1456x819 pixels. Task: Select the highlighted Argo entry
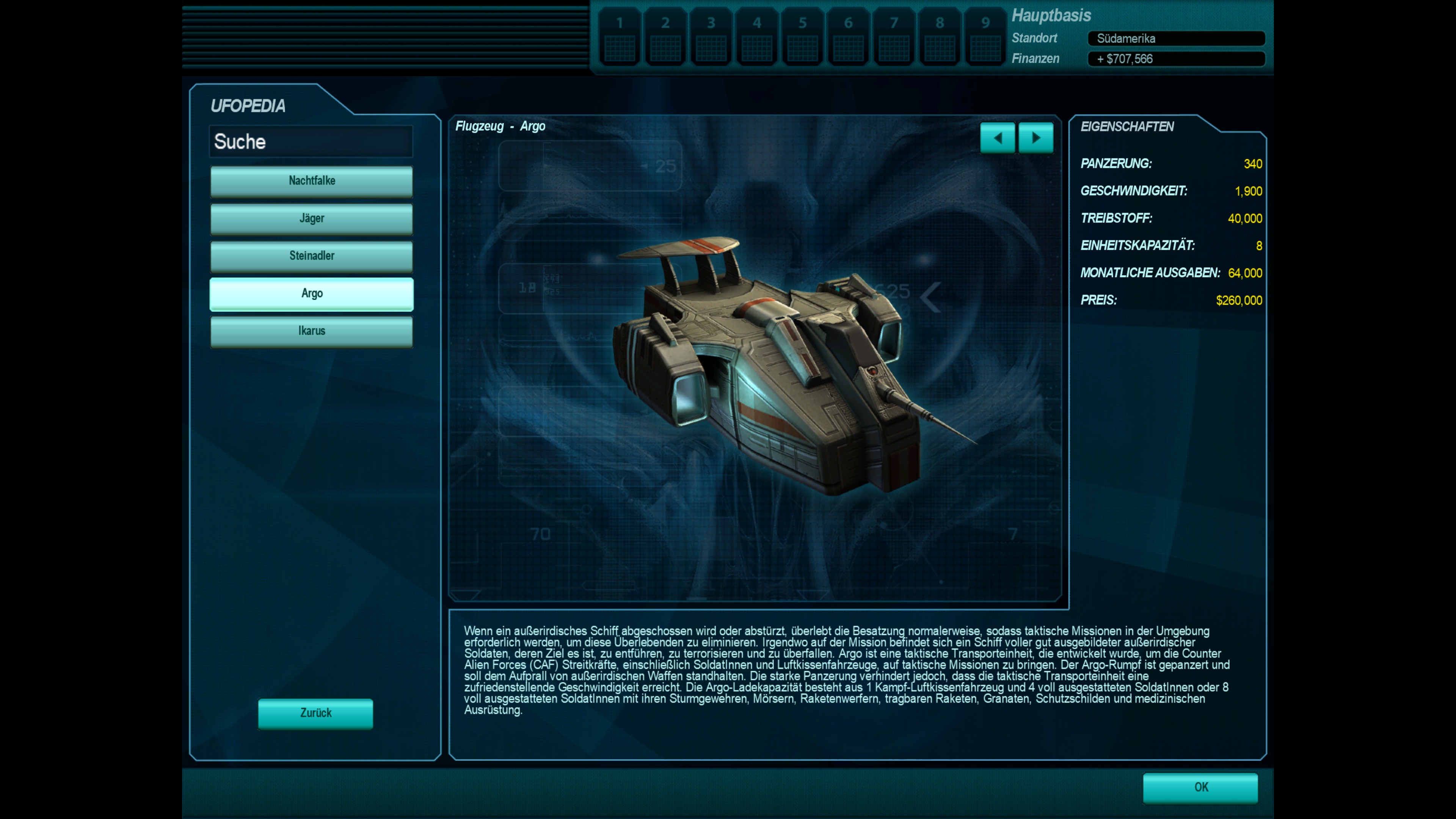click(311, 293)
